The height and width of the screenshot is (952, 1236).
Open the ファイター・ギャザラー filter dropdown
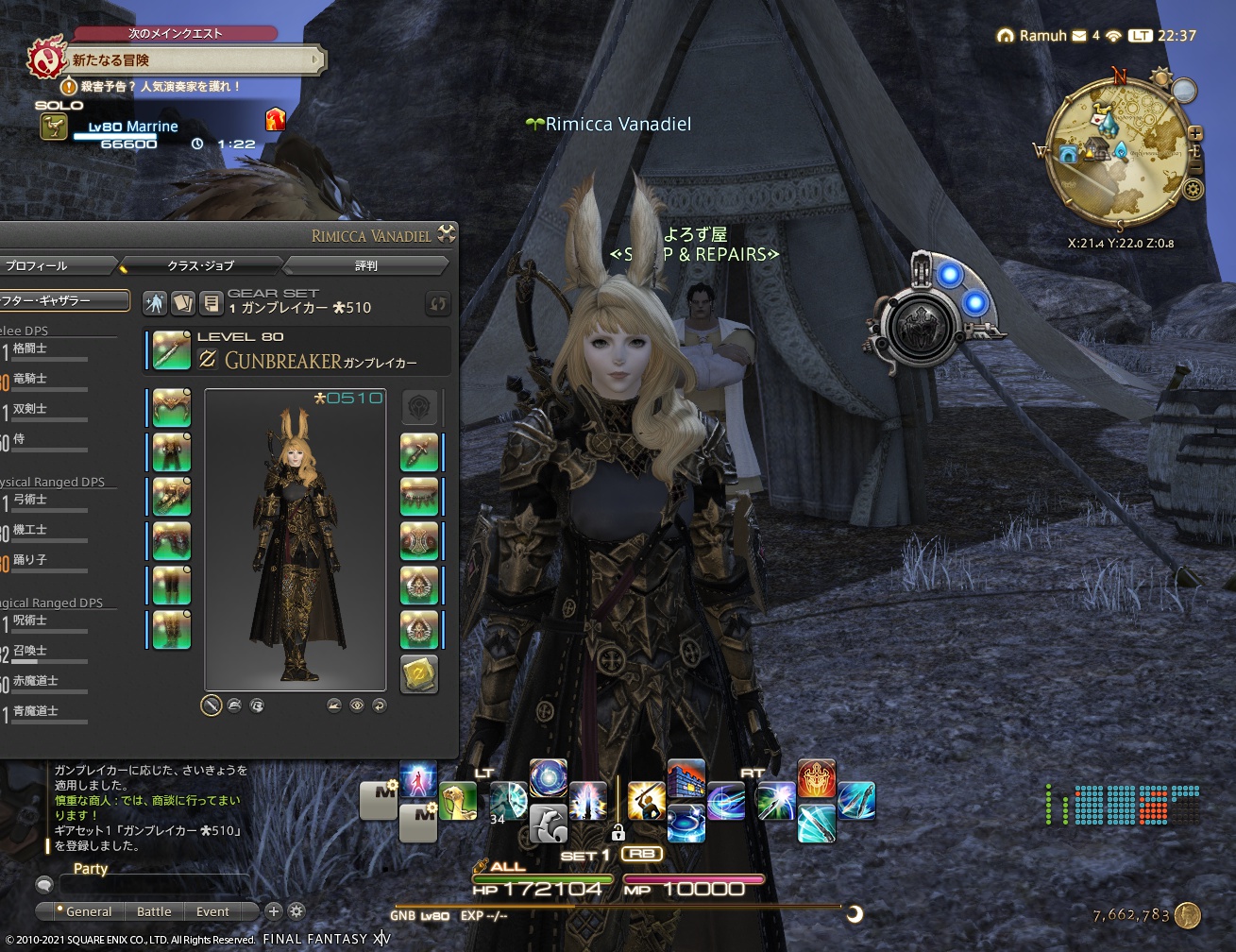(64, 300)
